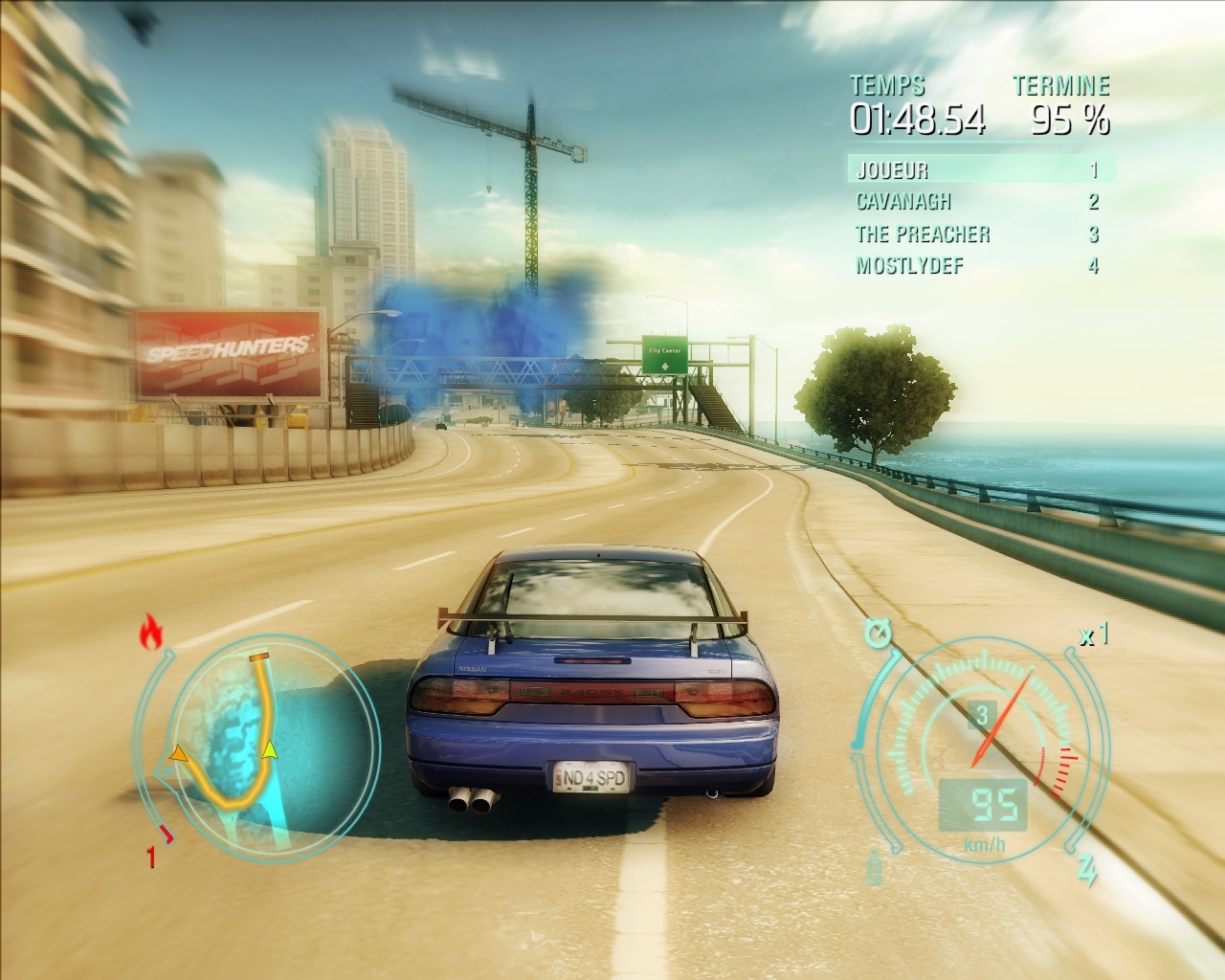This screenshot has height=980, width=1225.
Task: Click the red flame heat icon
Action: tap(150, 632)
